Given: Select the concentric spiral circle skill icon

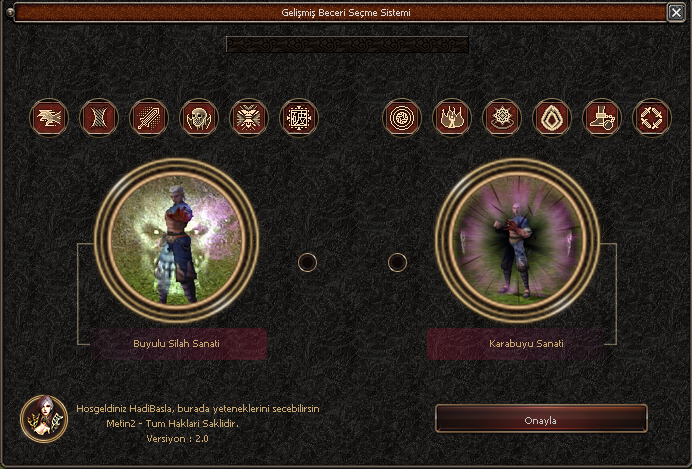Looking at the screenshot, I should pos(402,117).
